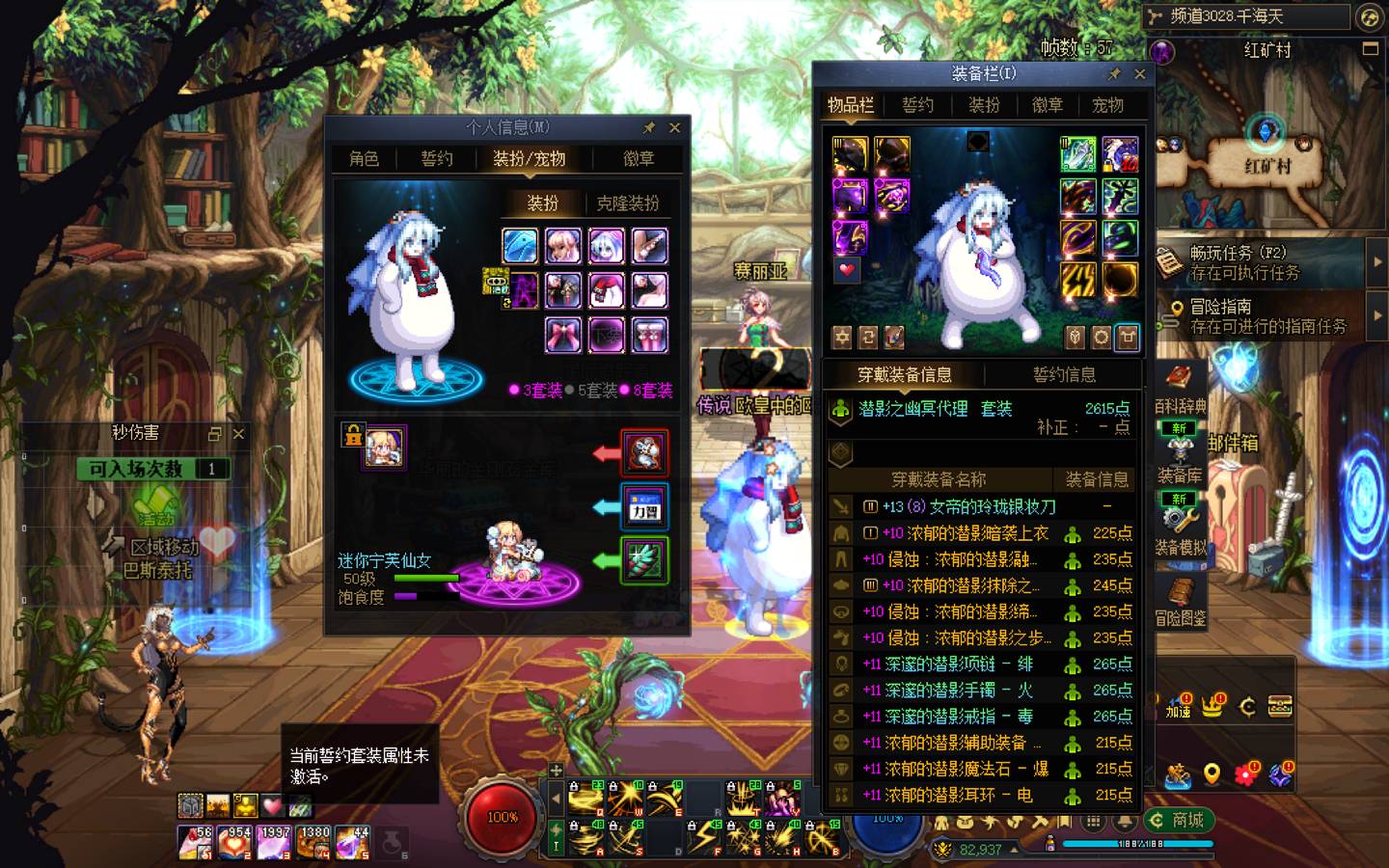Open the 冒险指南 guide entry
This screenshot has height=868, width=1389.
(1254, 316)
